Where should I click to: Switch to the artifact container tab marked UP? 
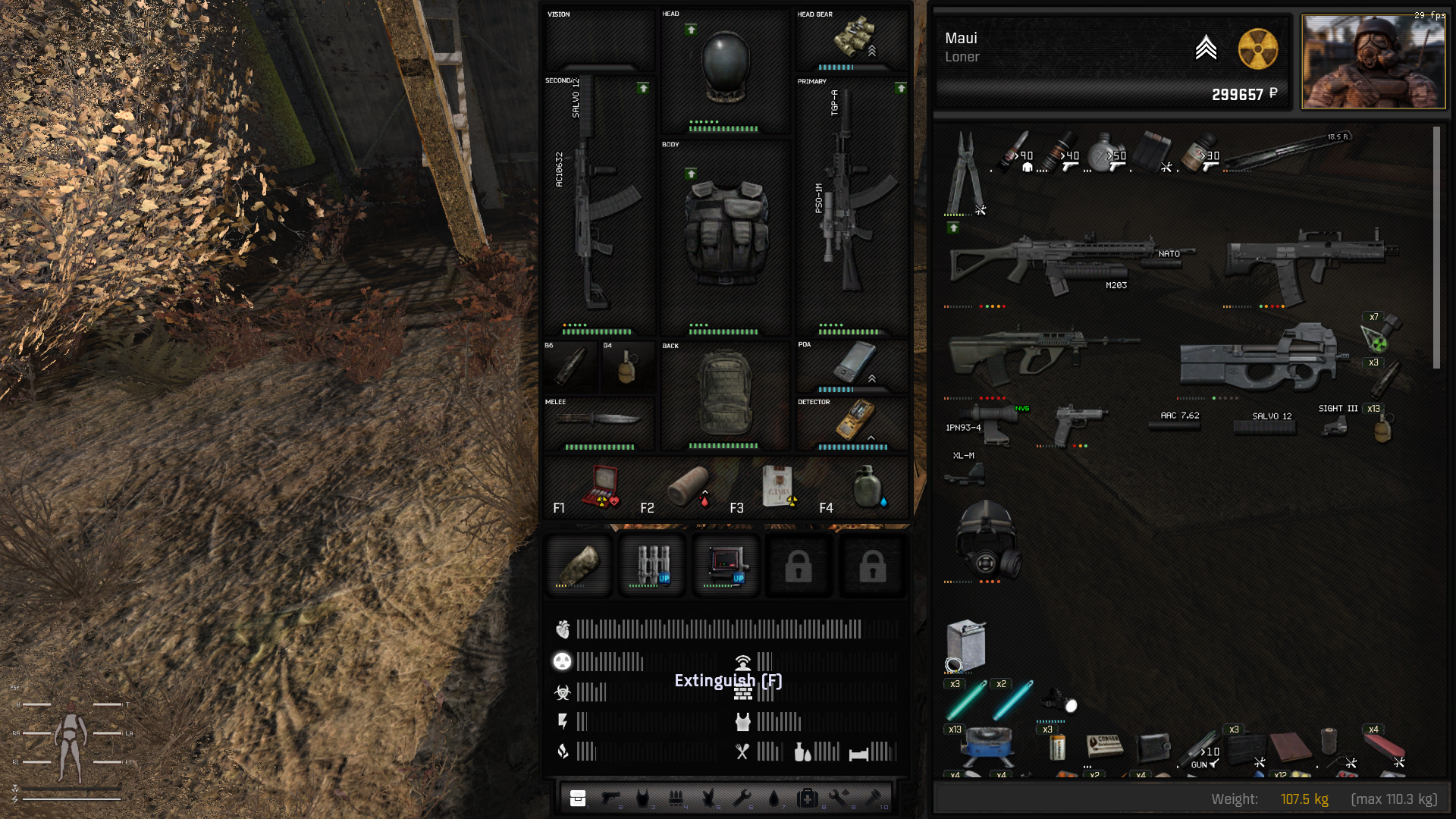click(651, 565)
